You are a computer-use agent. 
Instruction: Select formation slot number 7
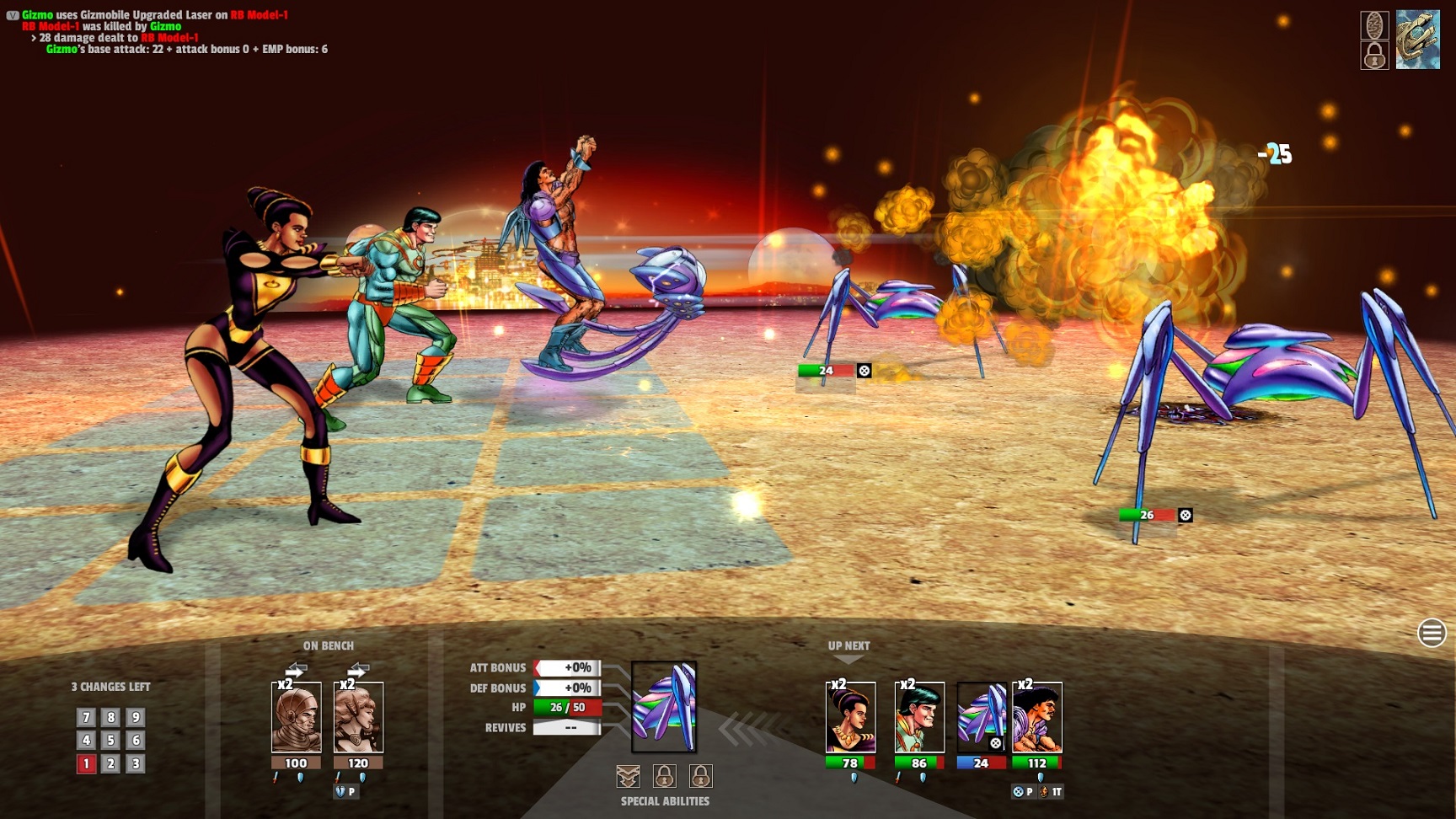86,717
